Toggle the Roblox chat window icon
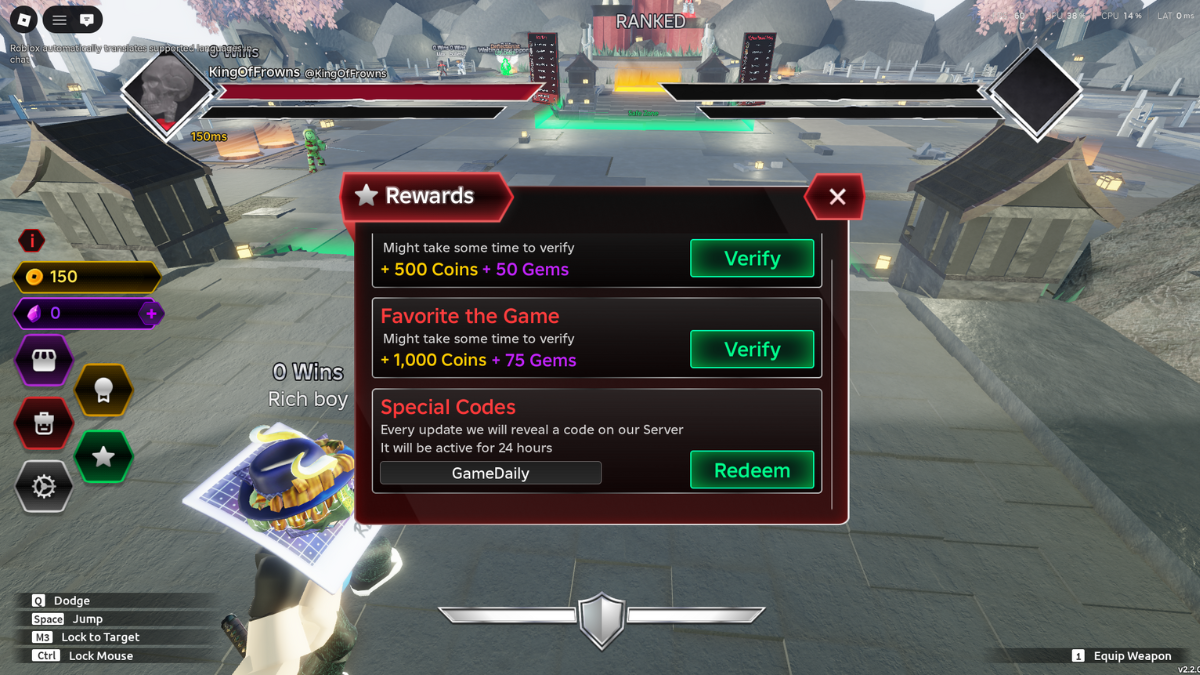The width and height of the screenshot is (1200, 675). [x=87, y=19]
